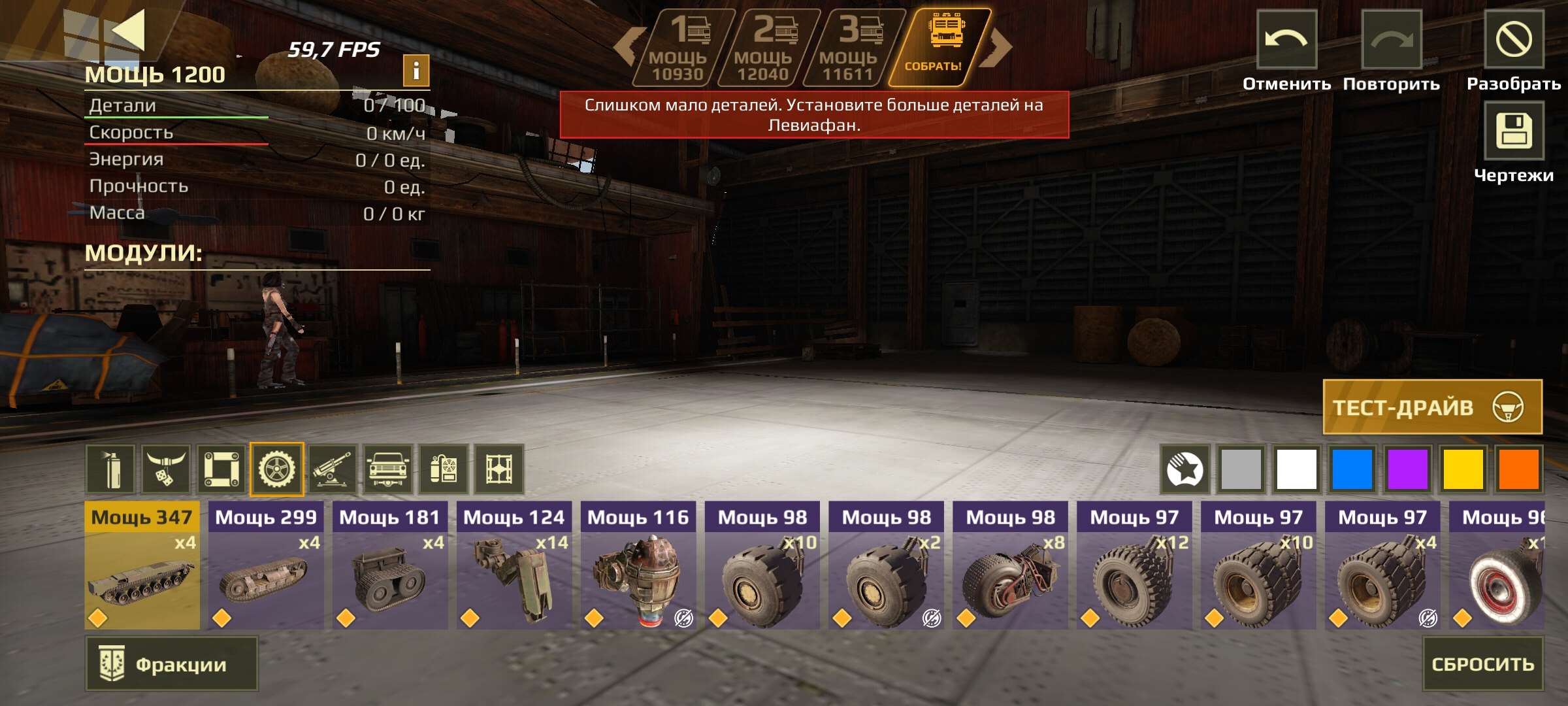Image resolution: width=1568 pixels, height=706 pixels.
Task: Choose the Мощь 116 hover part
Action: pos(638,565)
